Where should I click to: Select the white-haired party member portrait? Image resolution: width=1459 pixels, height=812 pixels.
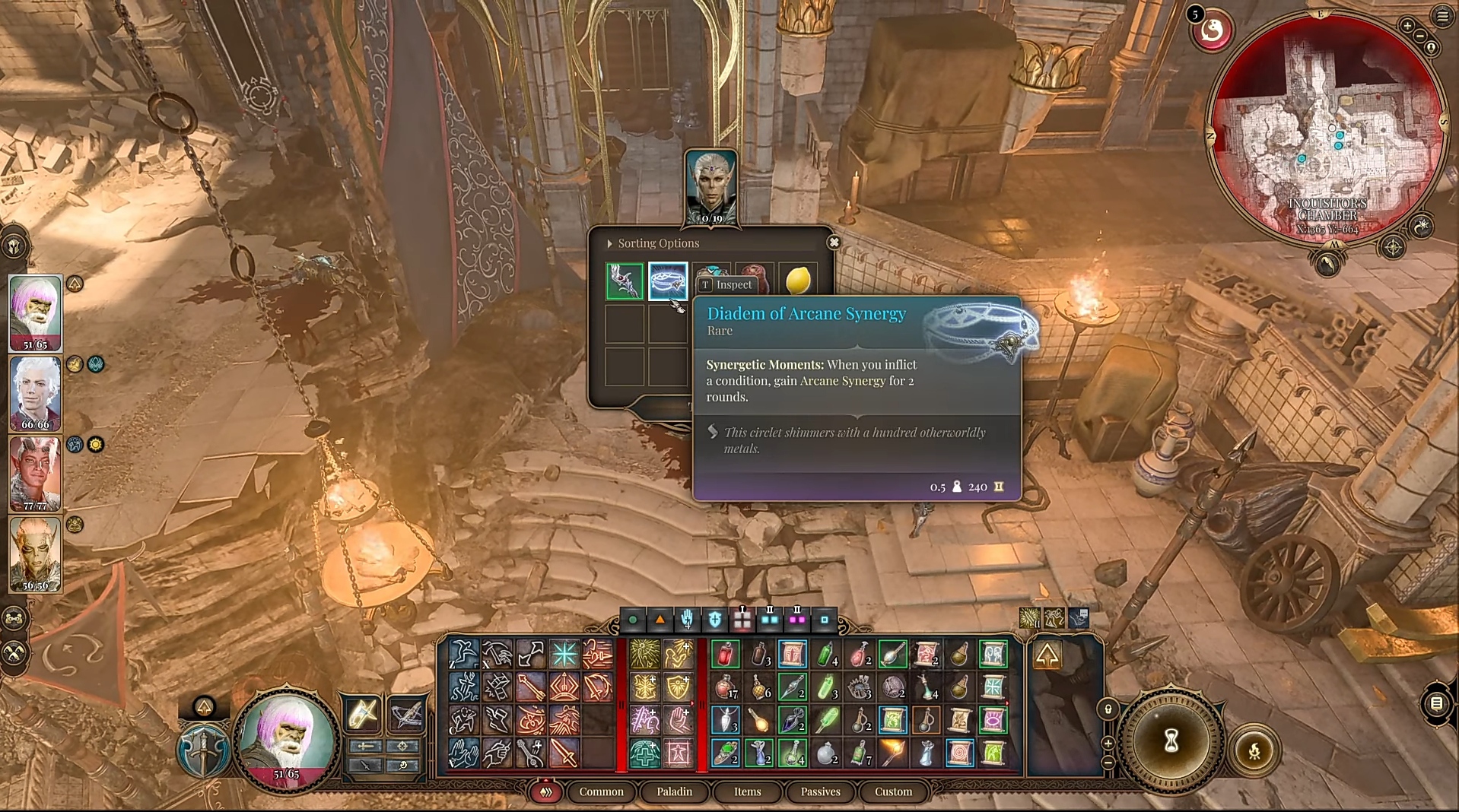click(35, 394)
